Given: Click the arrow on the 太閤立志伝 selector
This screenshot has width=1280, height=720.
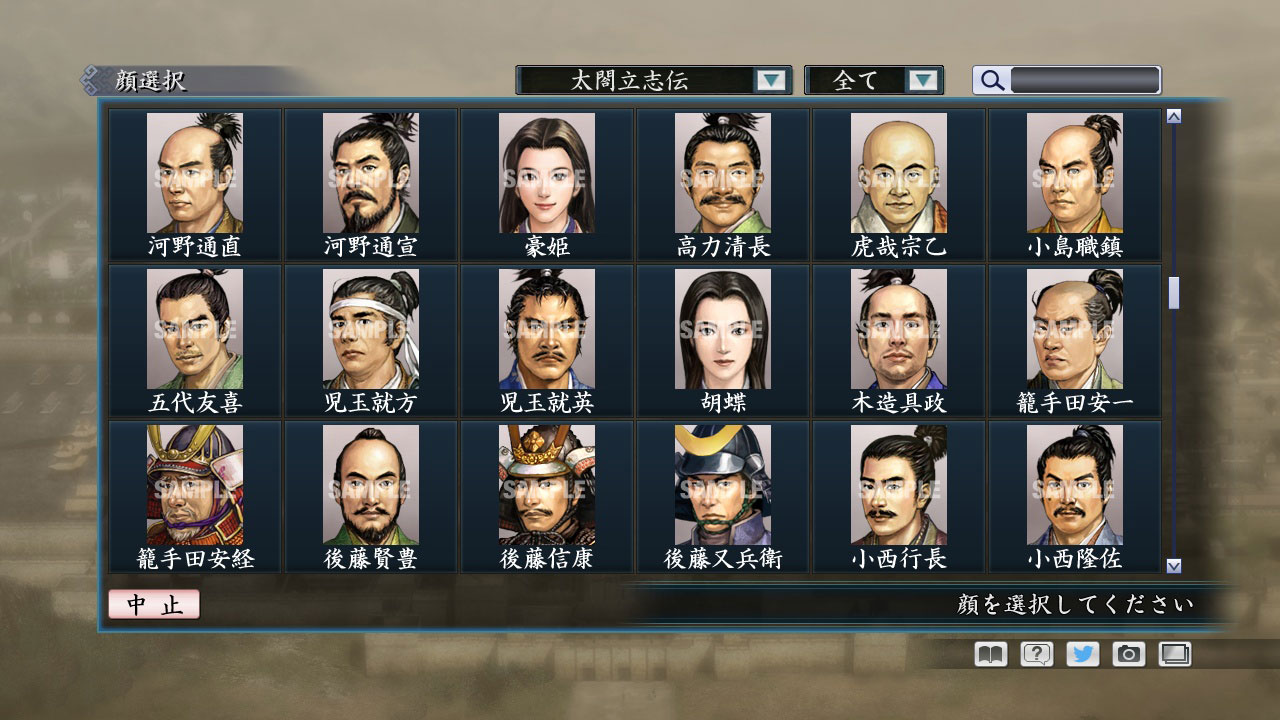Looking at the screenshot, I should pyautogui.click(x=770, y=80).
